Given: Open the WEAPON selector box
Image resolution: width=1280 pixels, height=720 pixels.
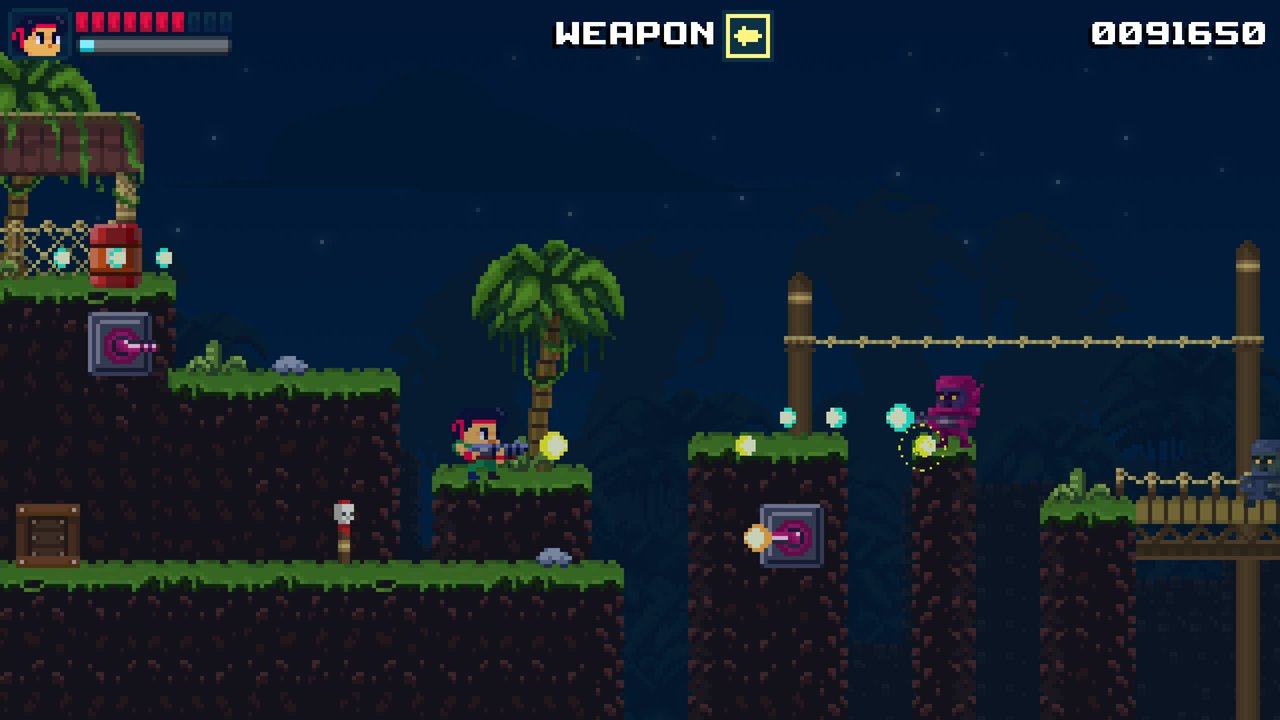Looking at the screenshot, I should (x=745, y=33).
